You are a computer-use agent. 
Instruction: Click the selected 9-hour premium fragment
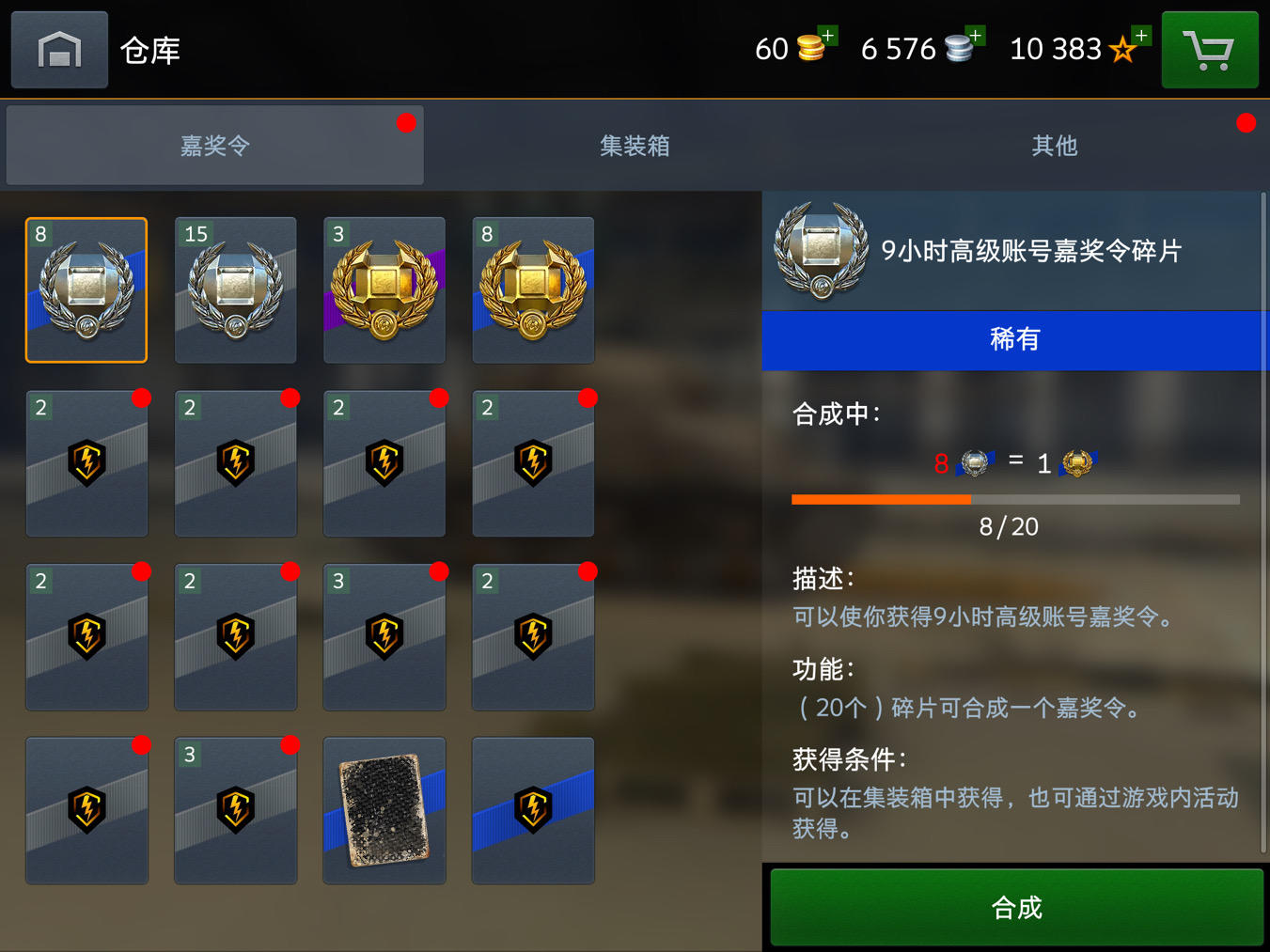coord(86,290)
